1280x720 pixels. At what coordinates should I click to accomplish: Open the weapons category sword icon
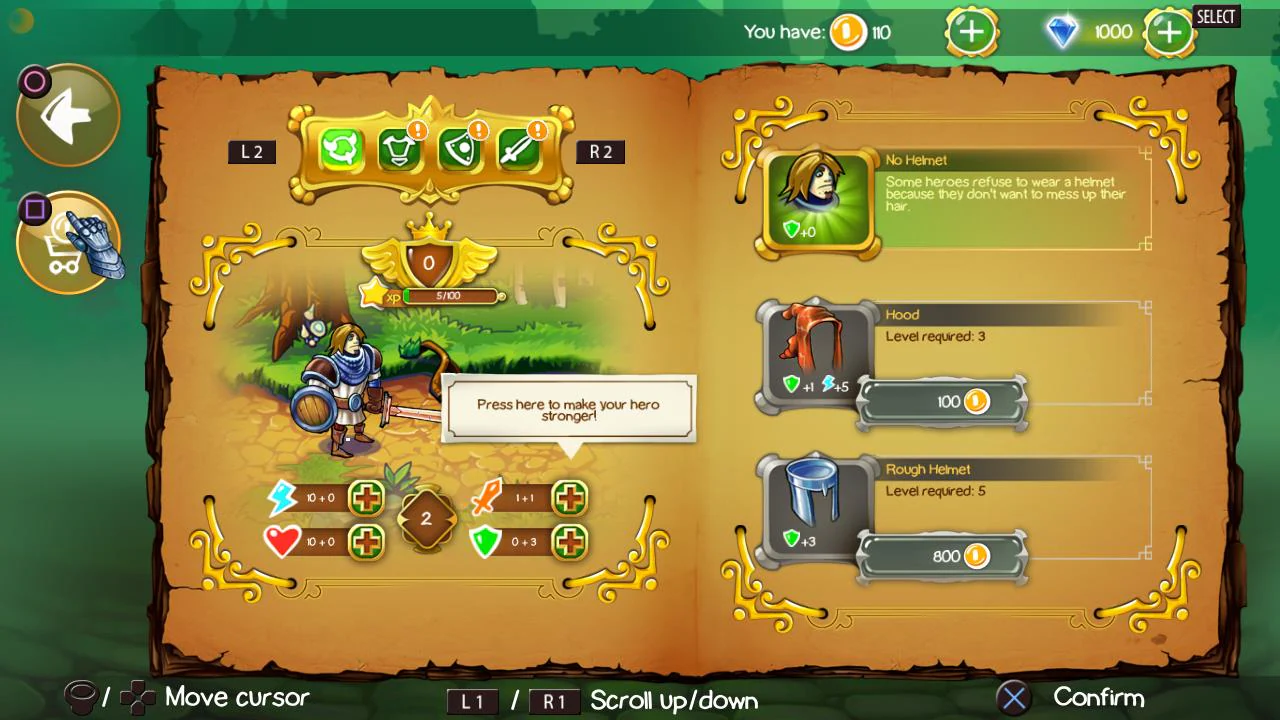[x=519, y=150]
